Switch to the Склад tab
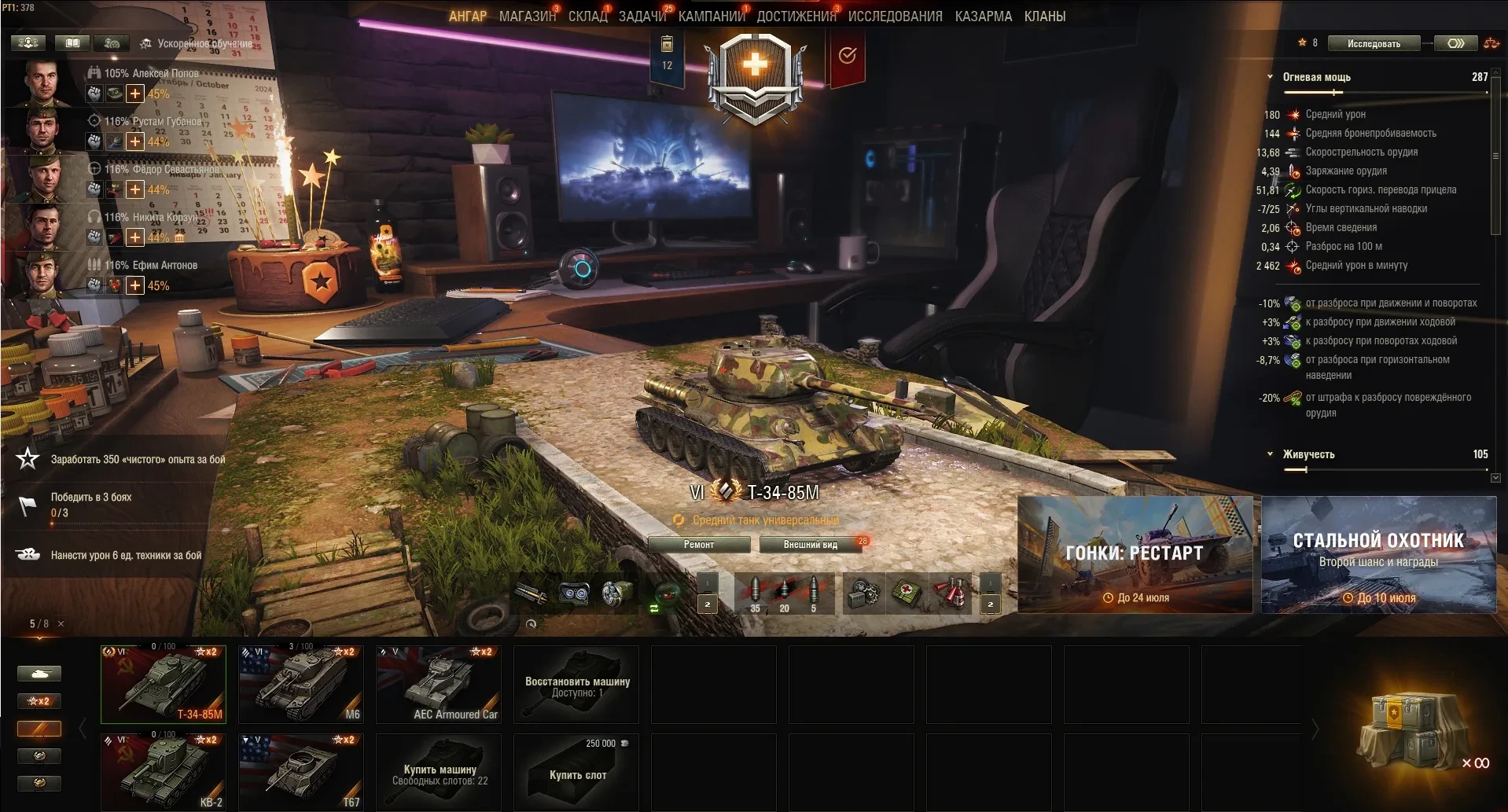Image resolution: width=1508 pixels, height=812 pixels. (587, 17)
